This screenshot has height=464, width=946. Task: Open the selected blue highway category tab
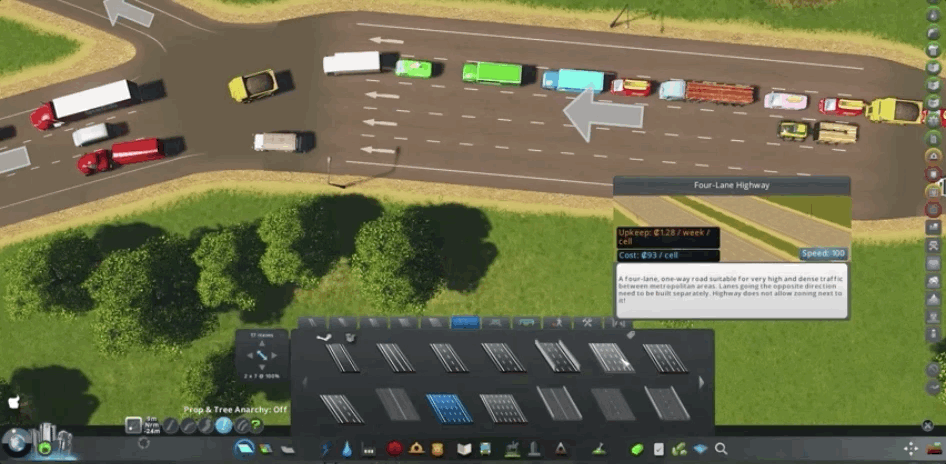point(465,323)
